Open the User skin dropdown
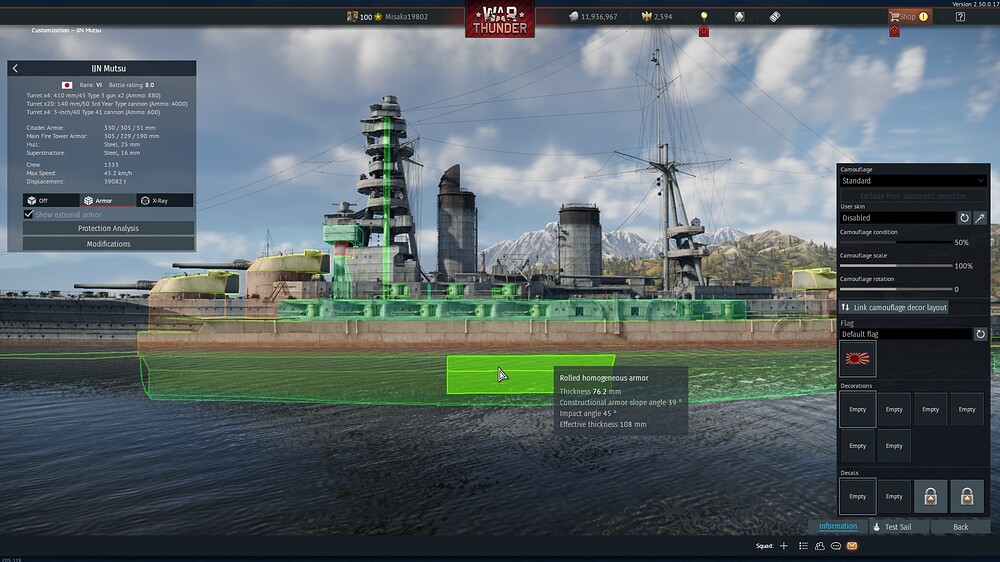The width and height of the screenshot is (1000, 562). (x=897, y=217)
